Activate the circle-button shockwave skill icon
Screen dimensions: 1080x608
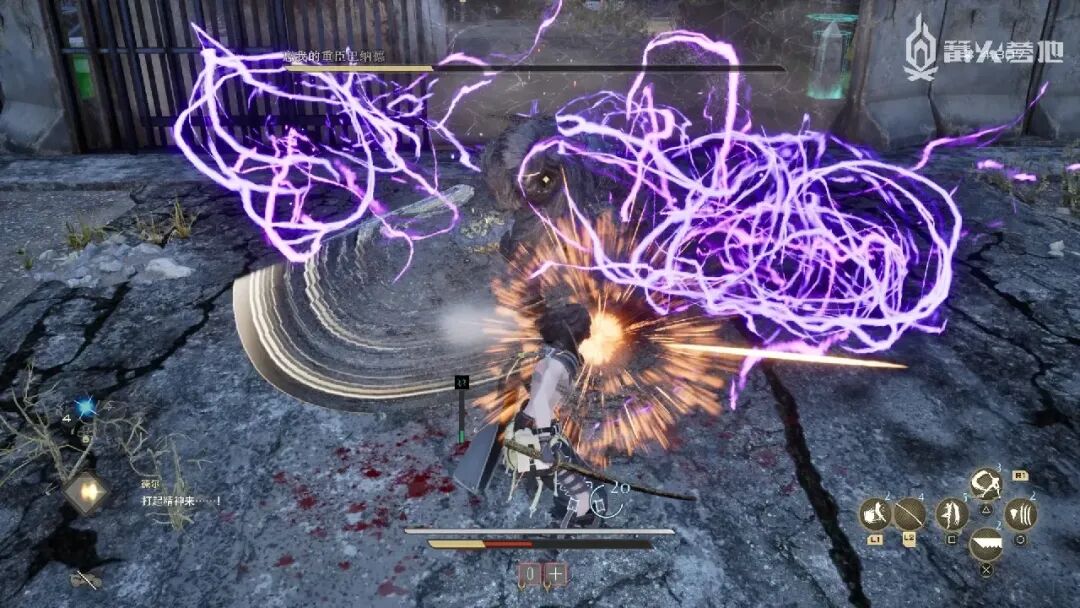coord(1021,515)
